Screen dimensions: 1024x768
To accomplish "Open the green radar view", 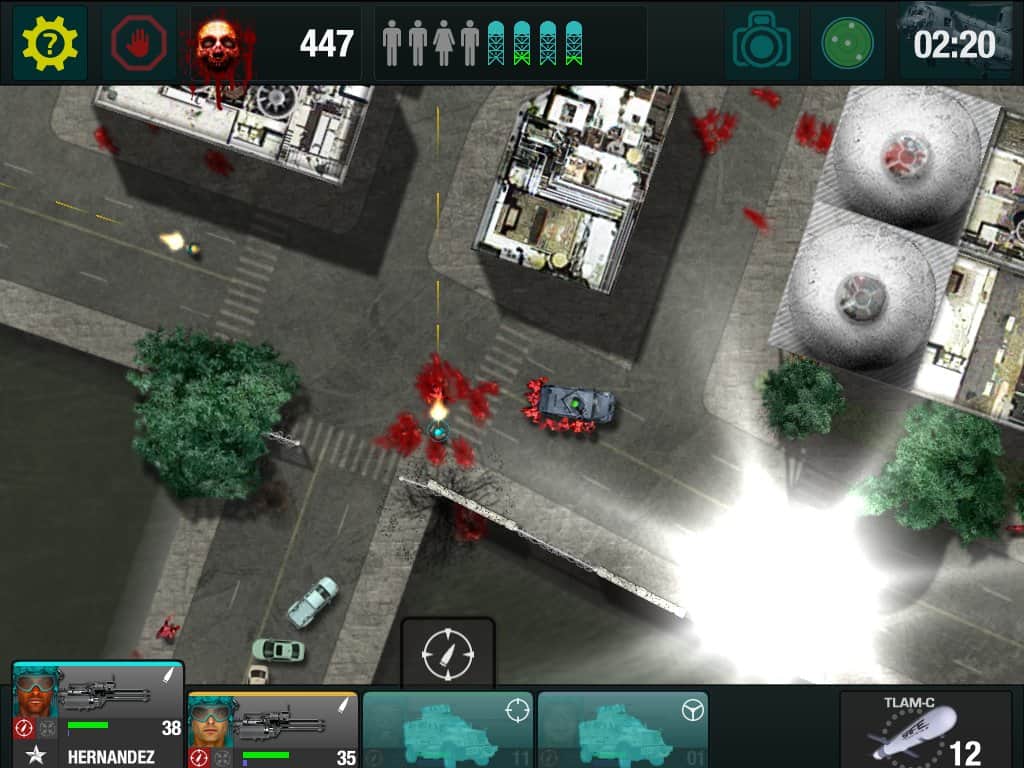I will point(847,43).
